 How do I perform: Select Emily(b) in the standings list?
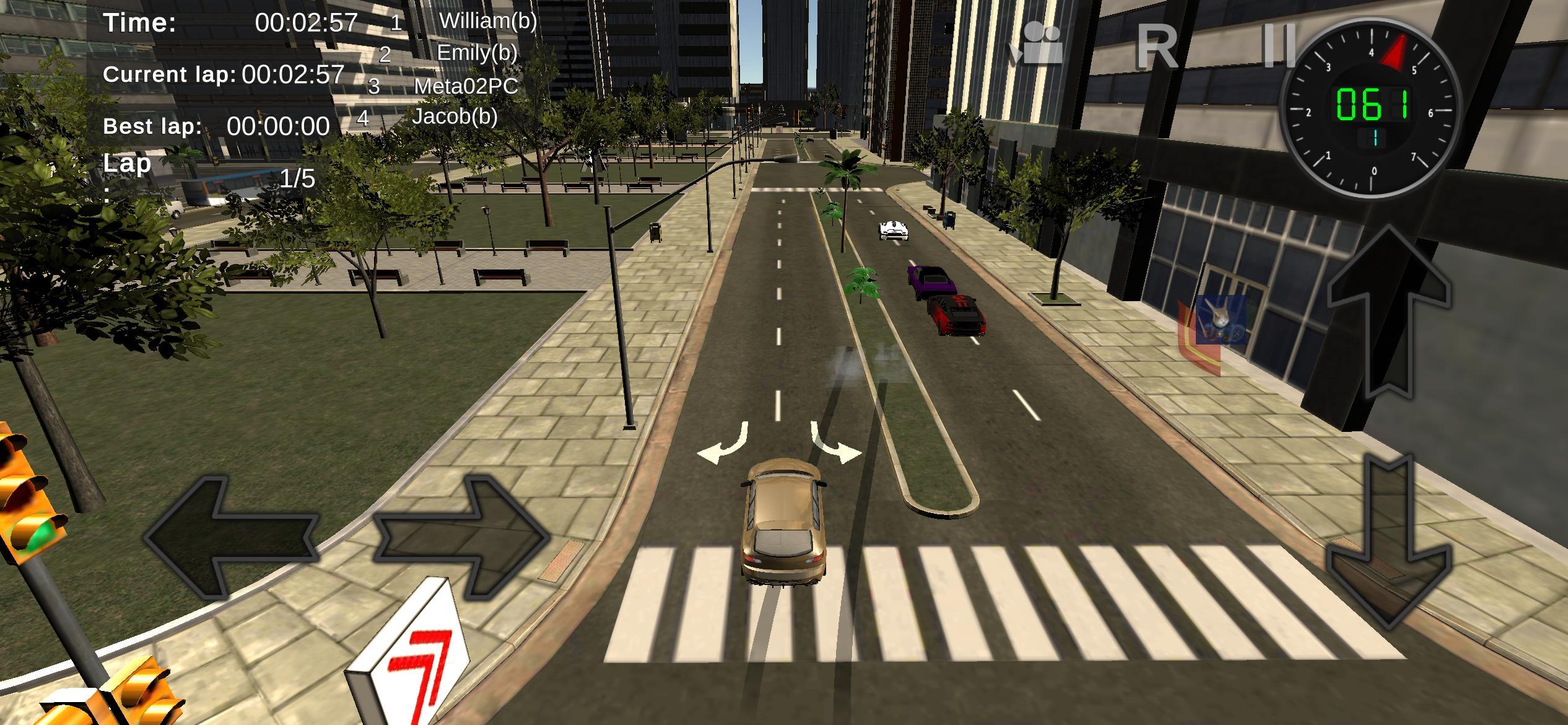[x=477, y=55]
